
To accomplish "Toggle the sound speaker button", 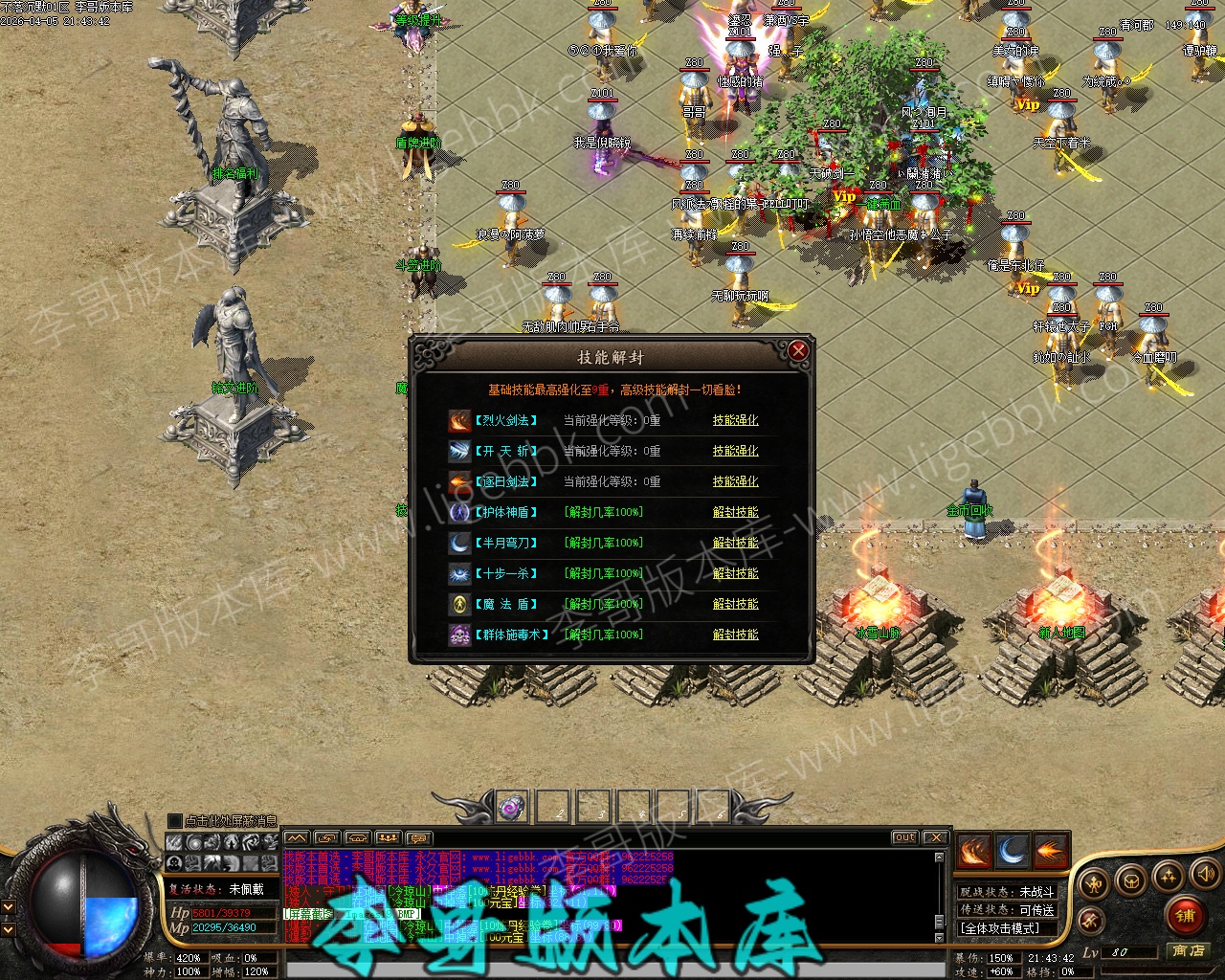I will pyautogui.click(x=1205, y=873).
